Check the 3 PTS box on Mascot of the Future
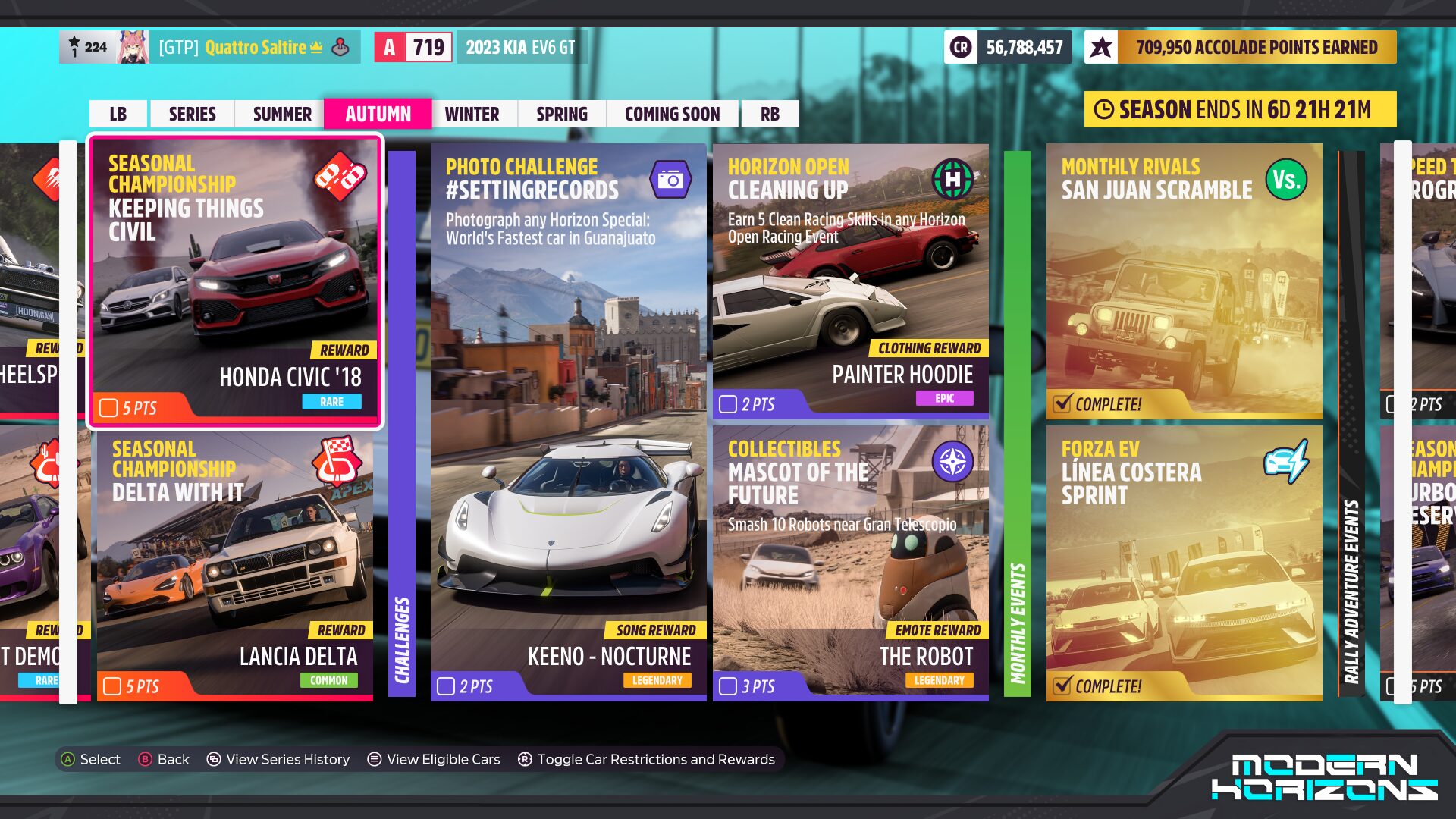Viewport: 1456px width, 819px height. pyautogui.click(x=730, y=687)
